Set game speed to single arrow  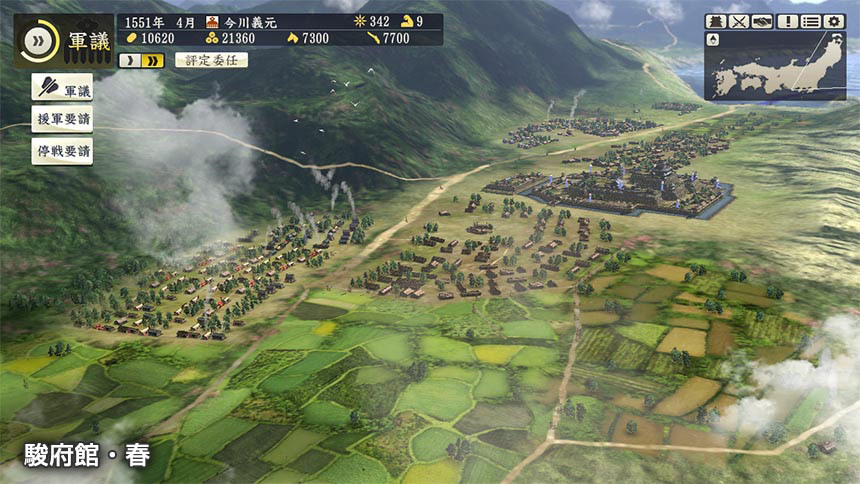(130, 60)
